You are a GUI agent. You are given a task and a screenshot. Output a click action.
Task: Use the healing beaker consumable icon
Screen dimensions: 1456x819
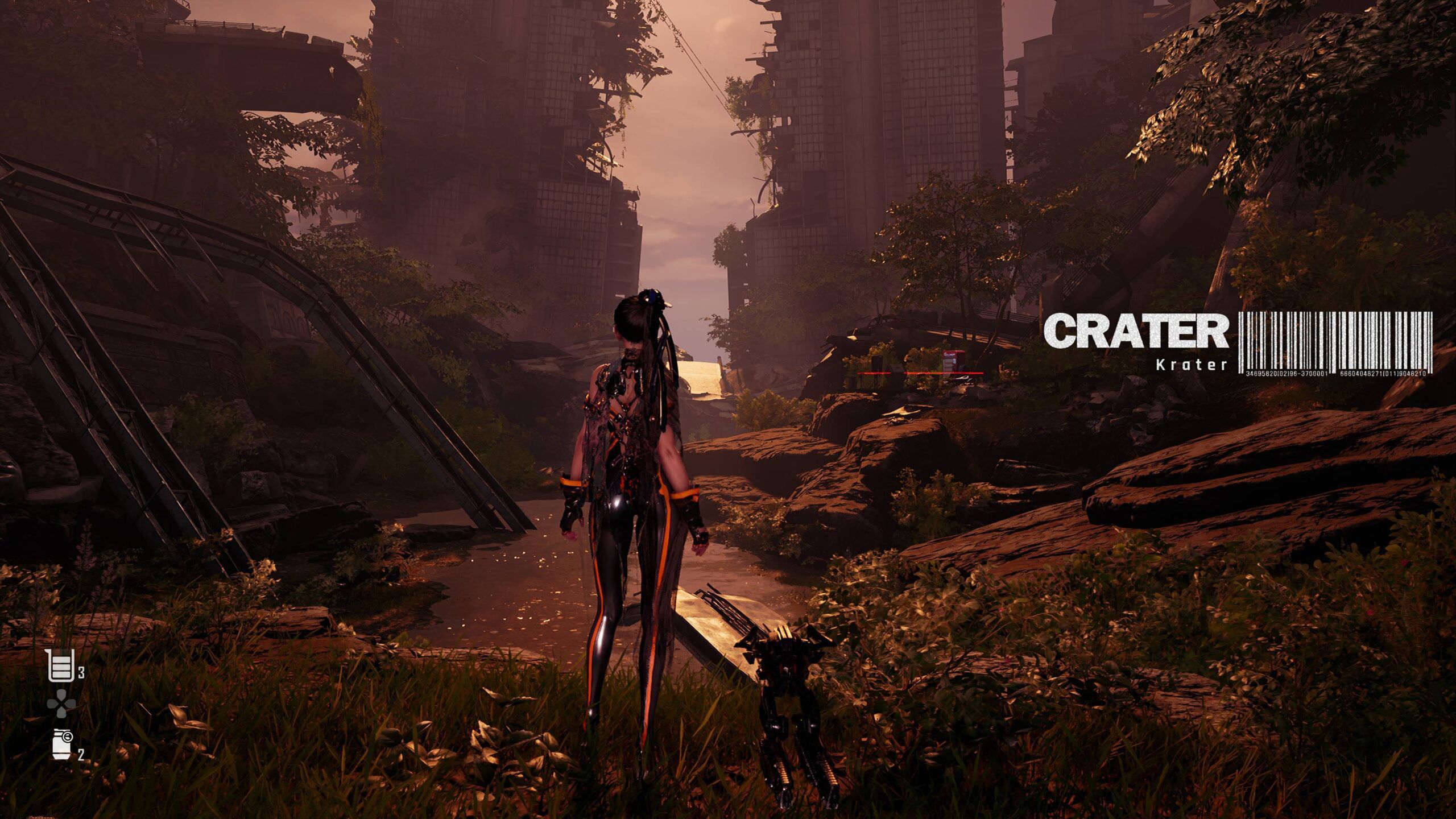point(60,665)
